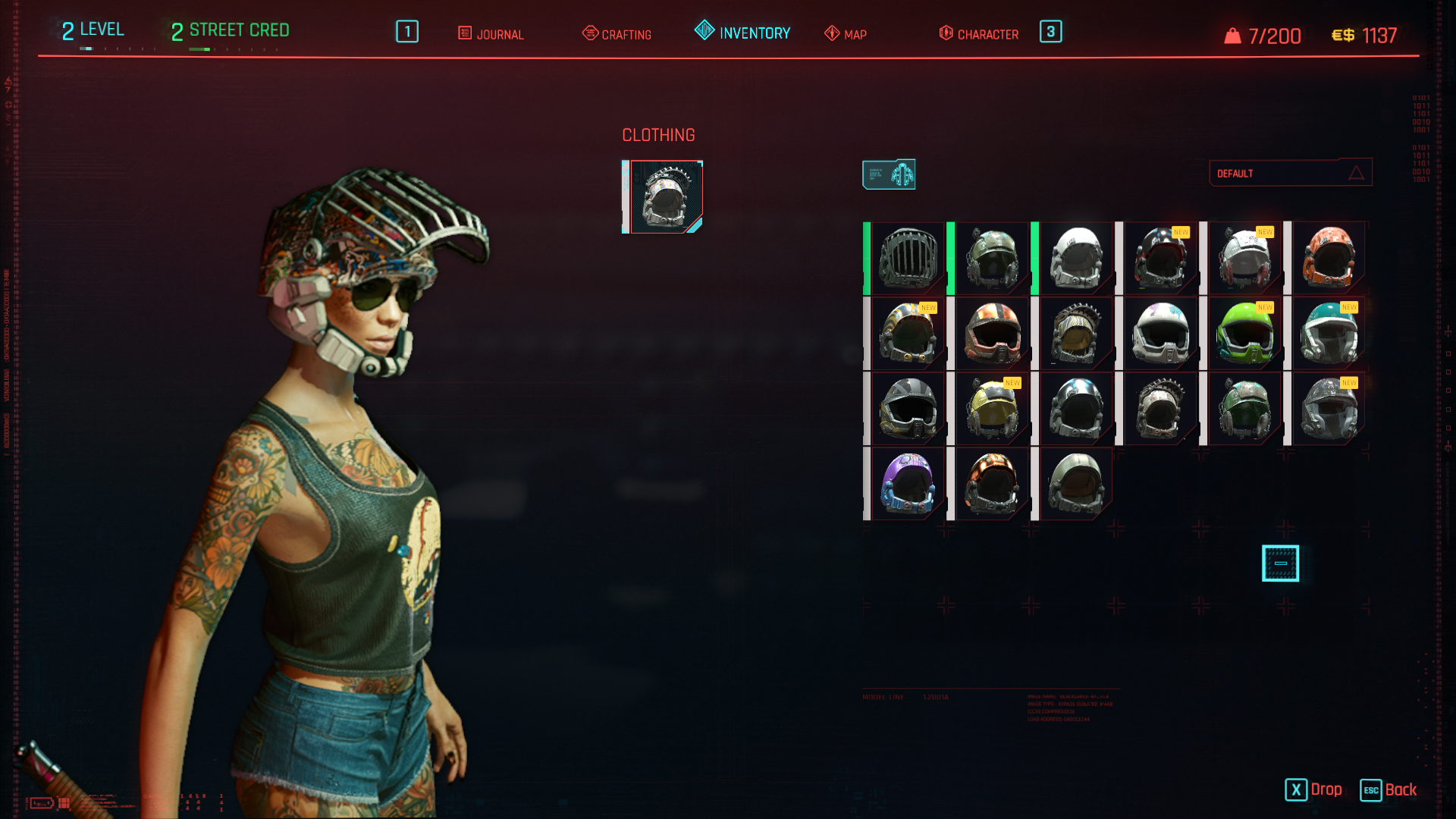Open the Map tab
The width and height of the screenshot is (1456, 819).
tap(846, 34)
